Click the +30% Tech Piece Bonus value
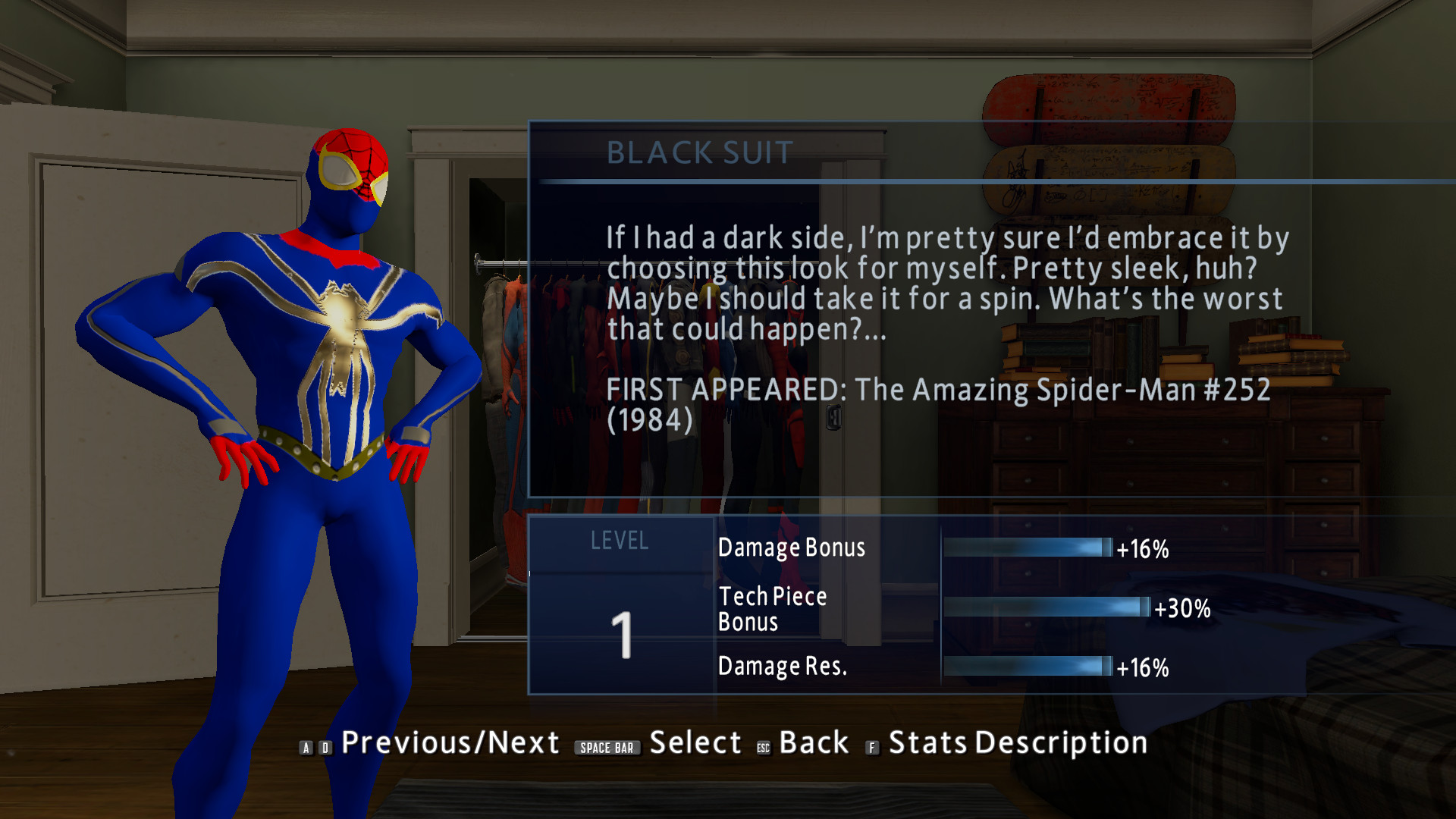The image size is (1456, 819). tap(1184, 609)
